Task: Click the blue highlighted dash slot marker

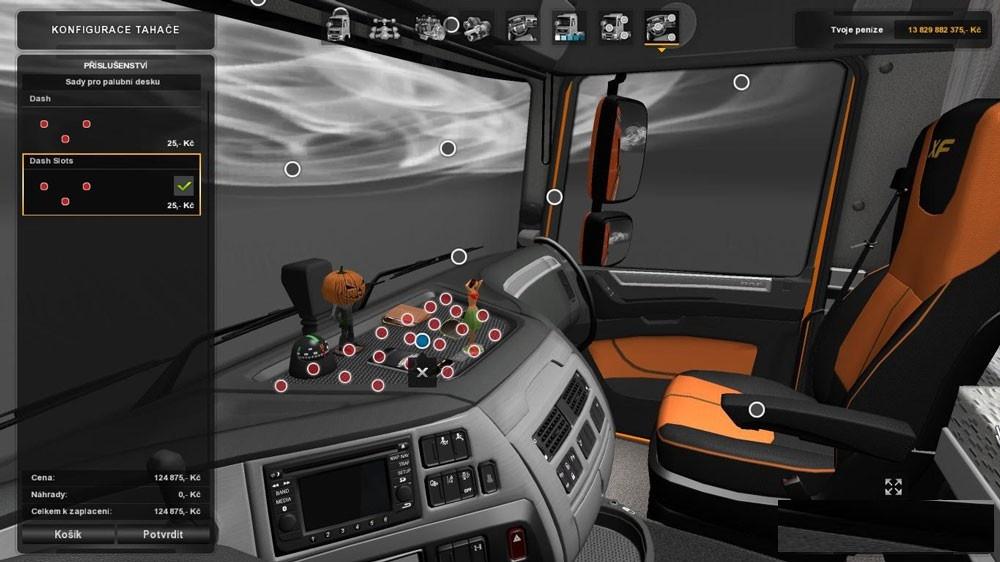Action: point(422,341)
